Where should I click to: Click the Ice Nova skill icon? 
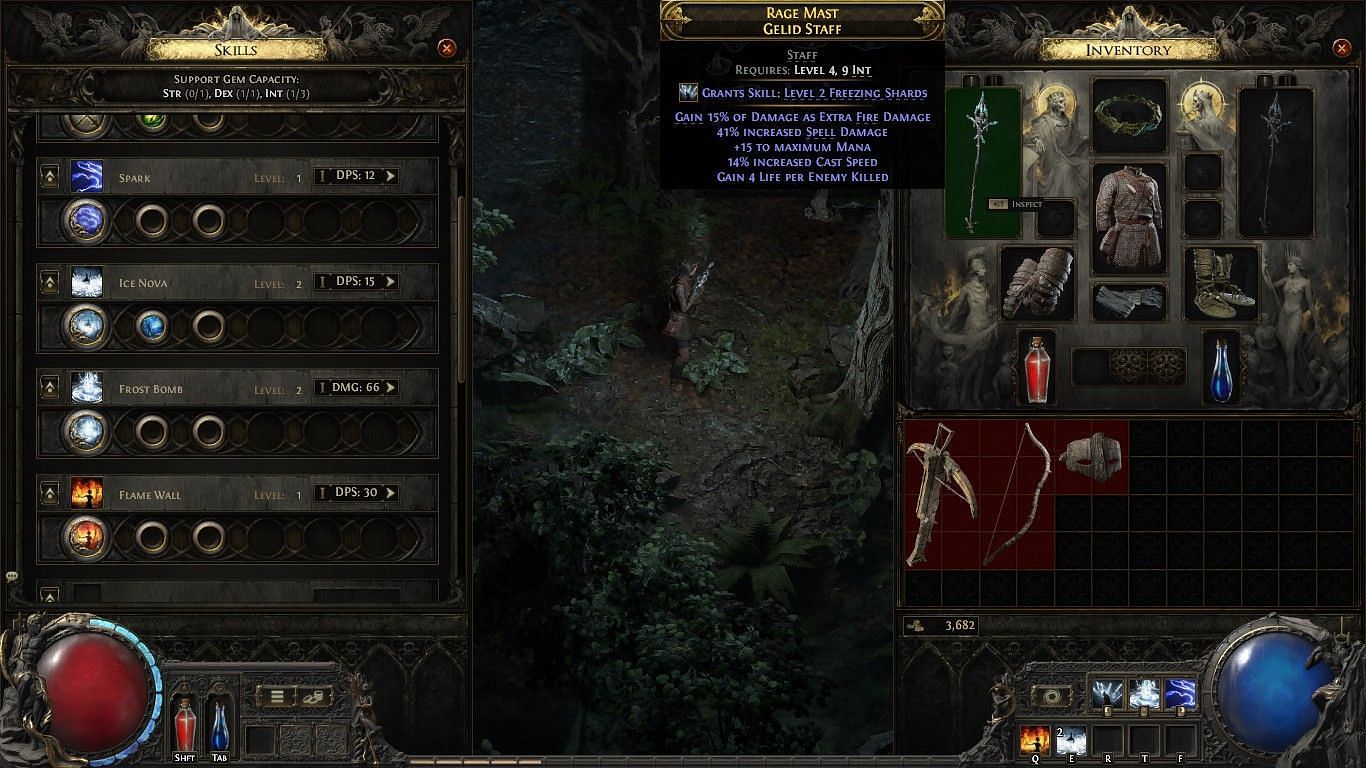86,283
